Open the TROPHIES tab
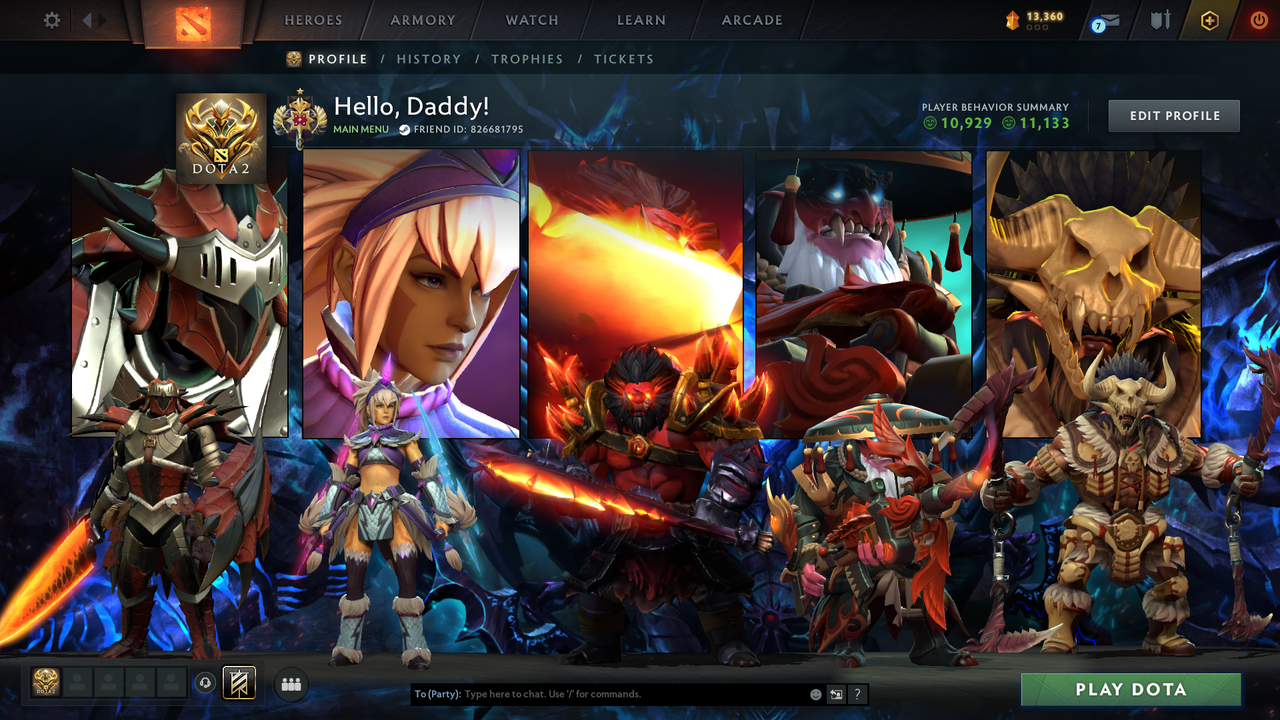Viewport: 1280px width, 720px height. (x=527, y=59)
